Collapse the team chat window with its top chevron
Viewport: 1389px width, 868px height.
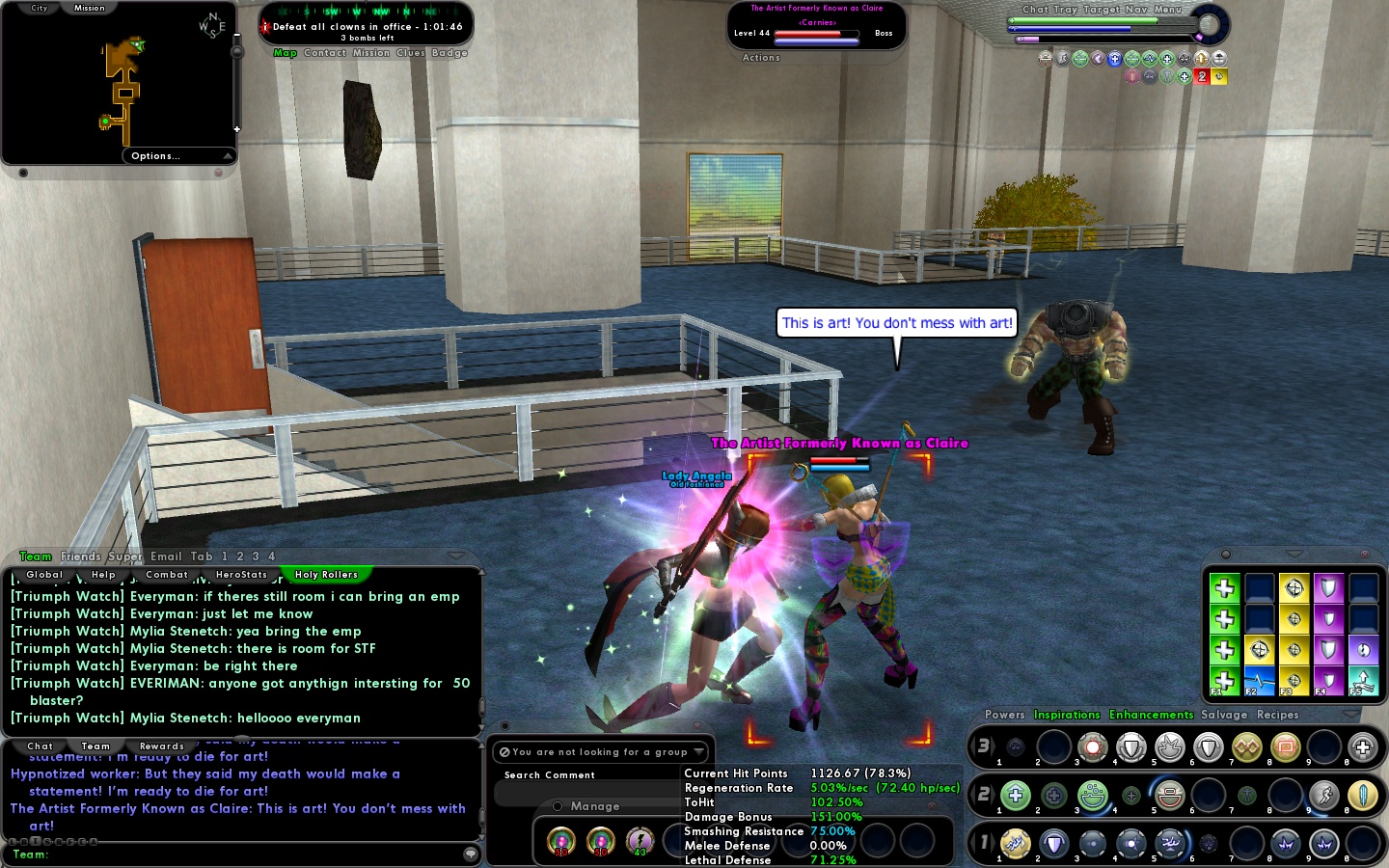tap(455, 555)
